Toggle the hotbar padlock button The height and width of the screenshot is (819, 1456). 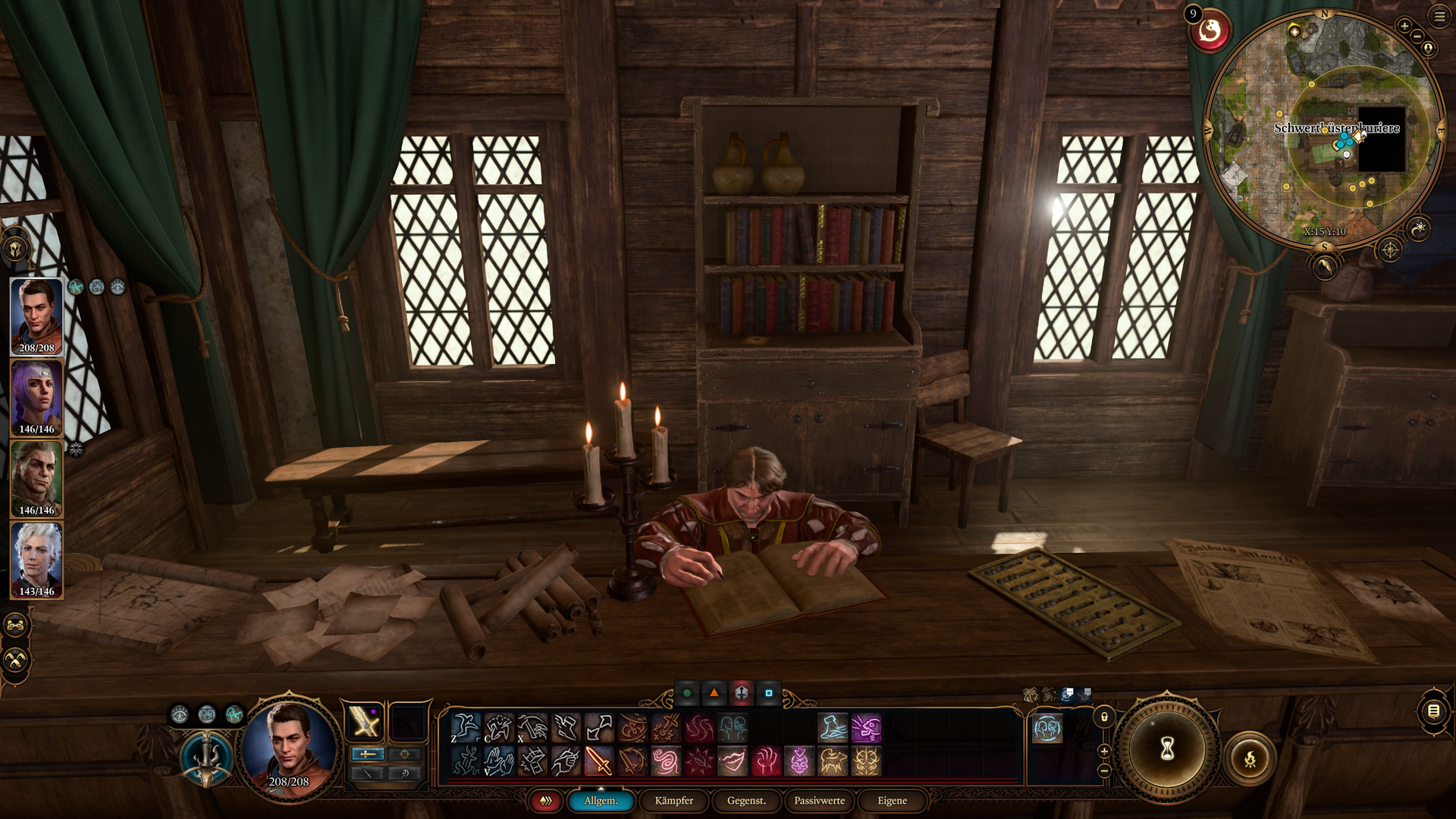click(1104, 717)
